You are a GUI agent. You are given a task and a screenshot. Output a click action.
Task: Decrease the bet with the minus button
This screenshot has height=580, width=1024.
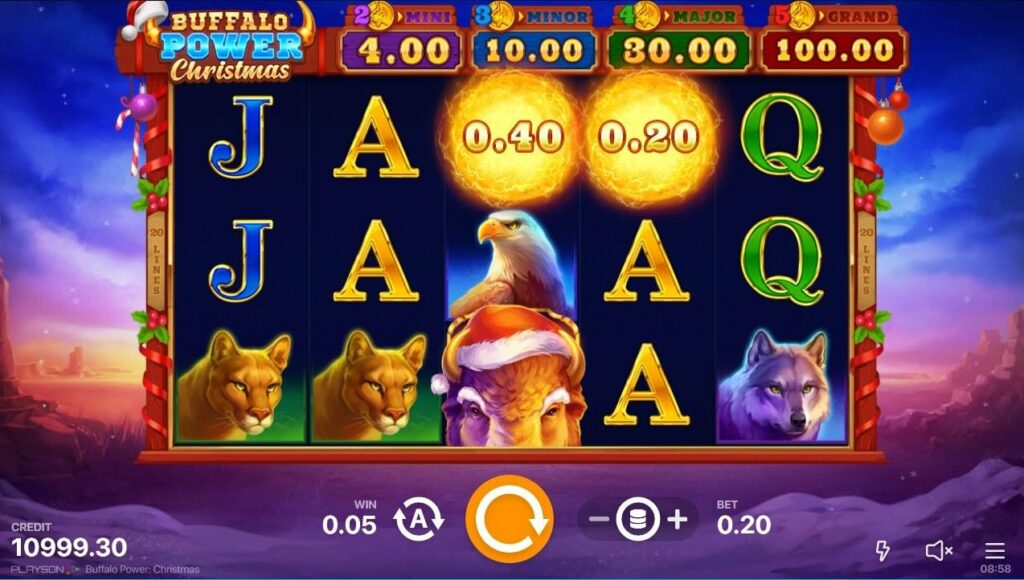coord(599,520)
